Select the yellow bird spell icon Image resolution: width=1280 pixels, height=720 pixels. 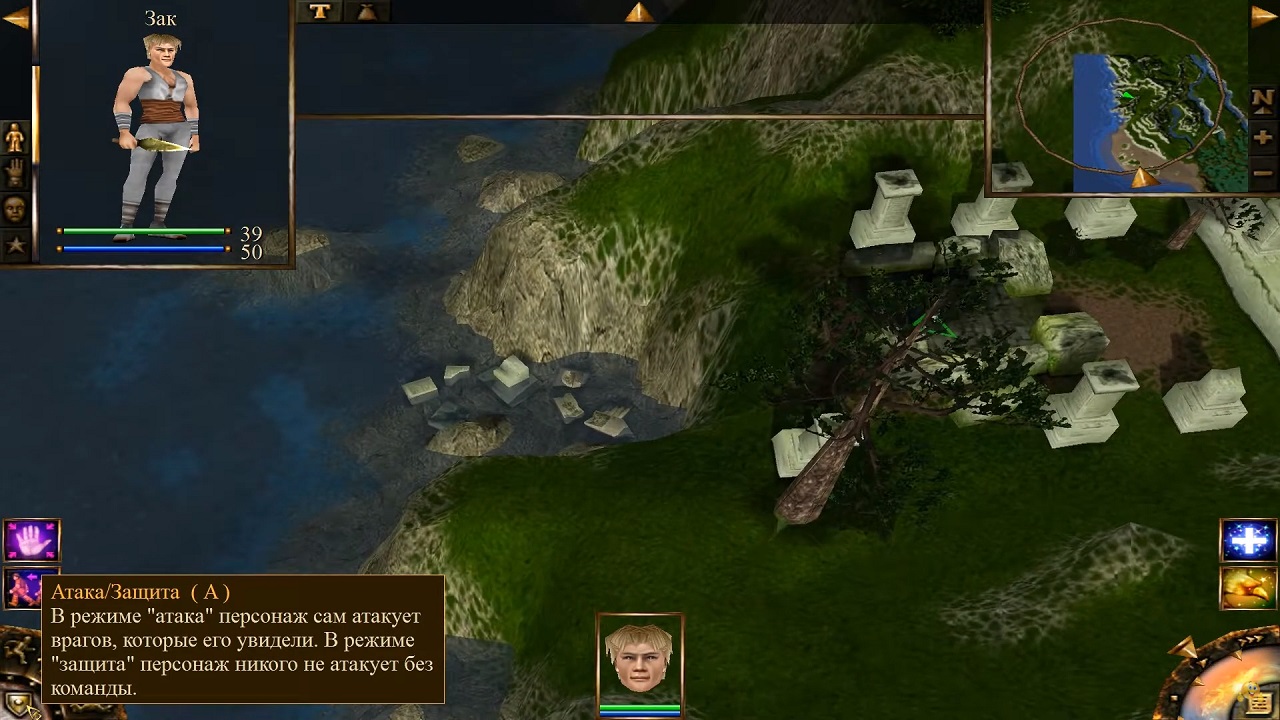tap(1248, 588)
